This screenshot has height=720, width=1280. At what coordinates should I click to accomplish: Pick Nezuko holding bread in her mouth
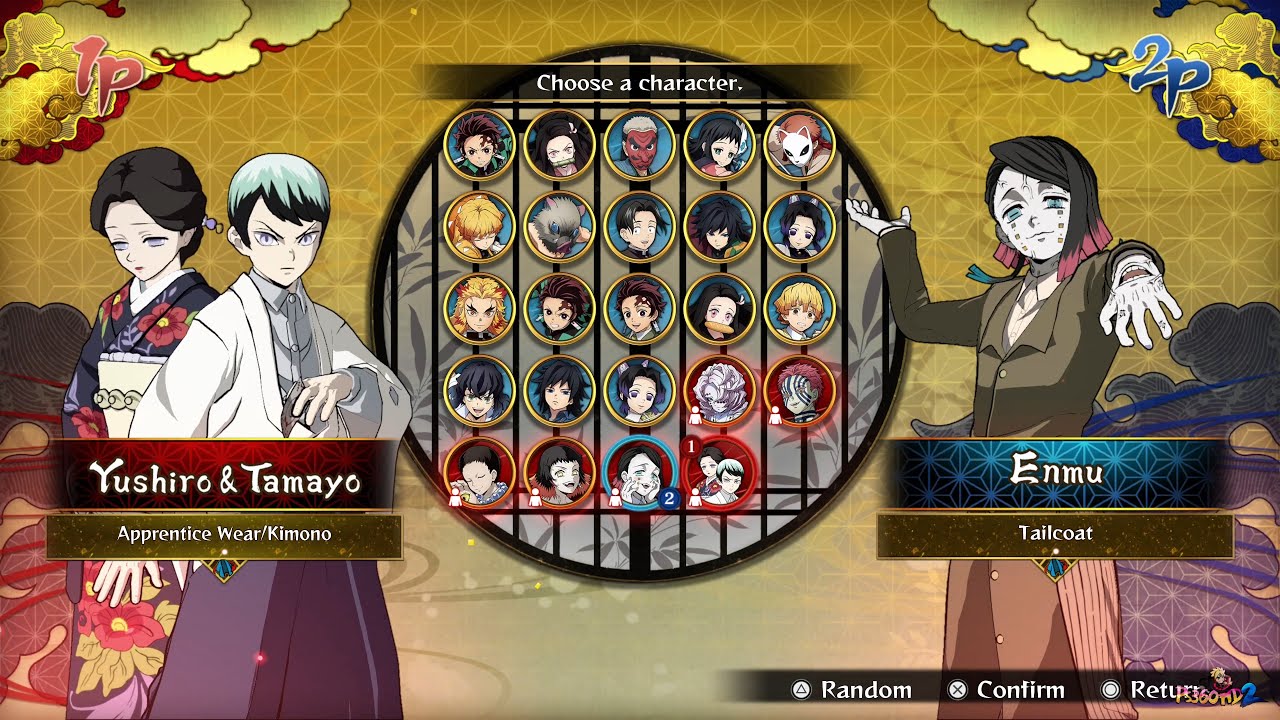[720, 309]
